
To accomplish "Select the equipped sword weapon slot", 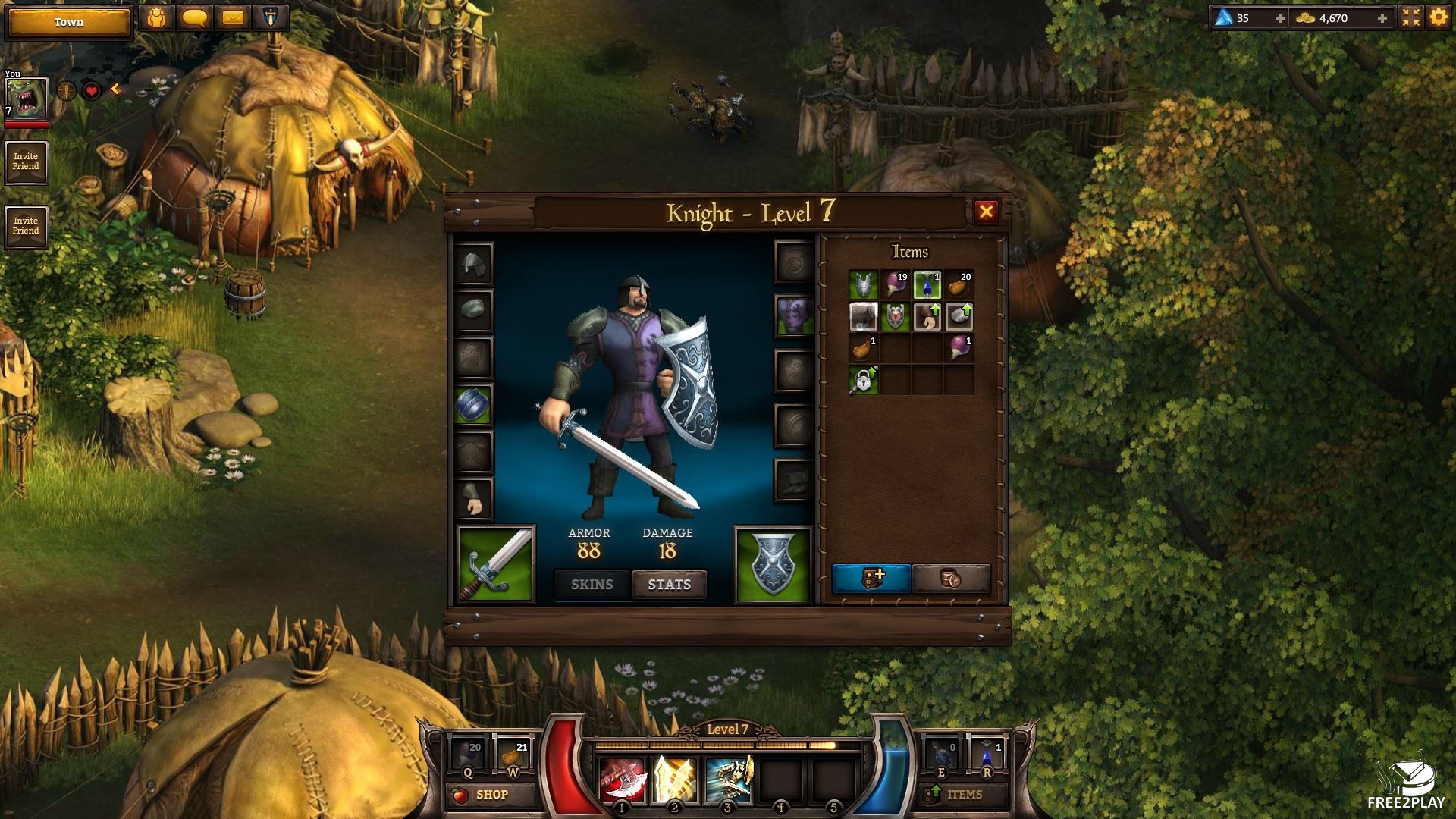I will pos(496,564).
